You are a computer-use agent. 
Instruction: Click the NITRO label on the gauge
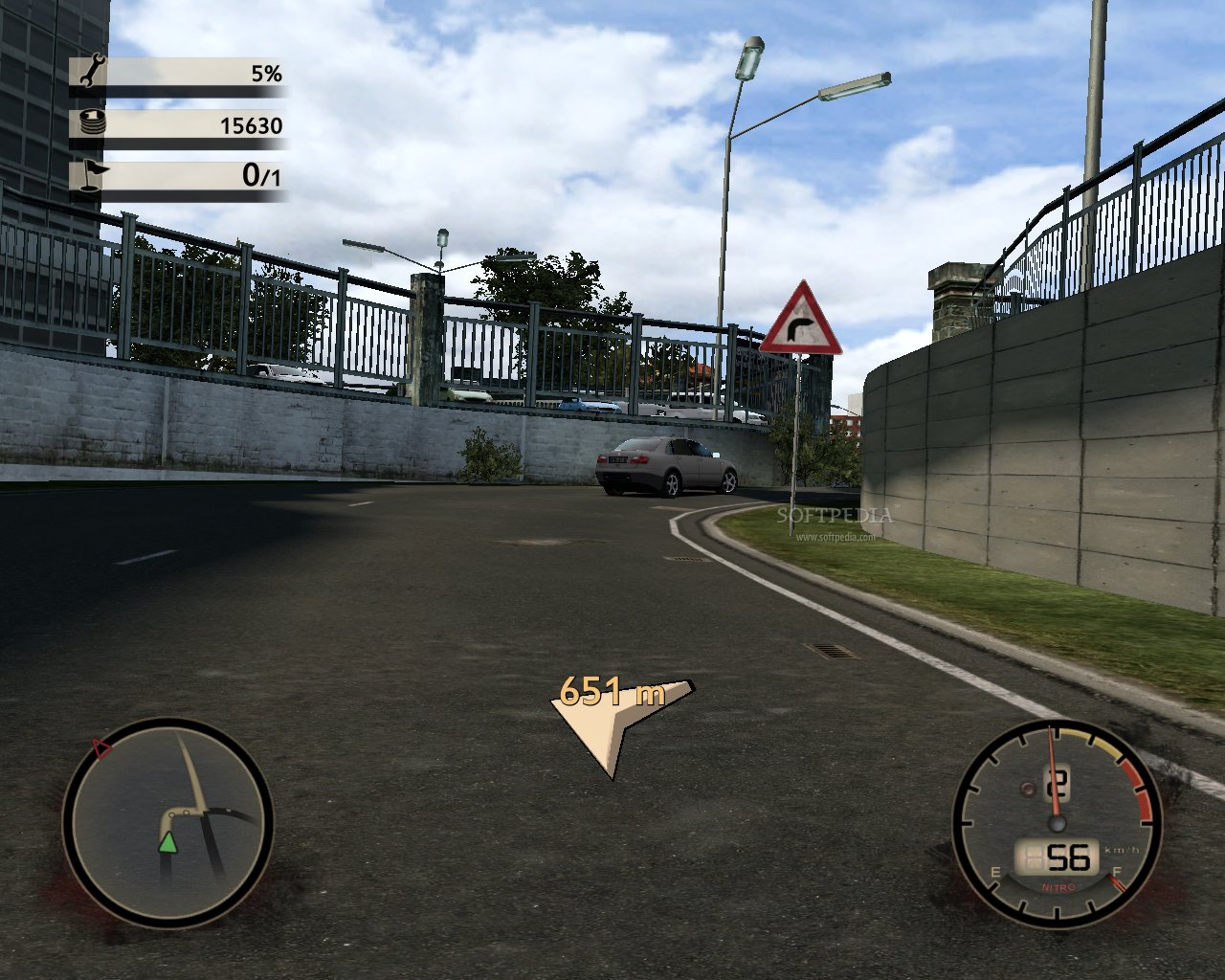(1058, 888)
